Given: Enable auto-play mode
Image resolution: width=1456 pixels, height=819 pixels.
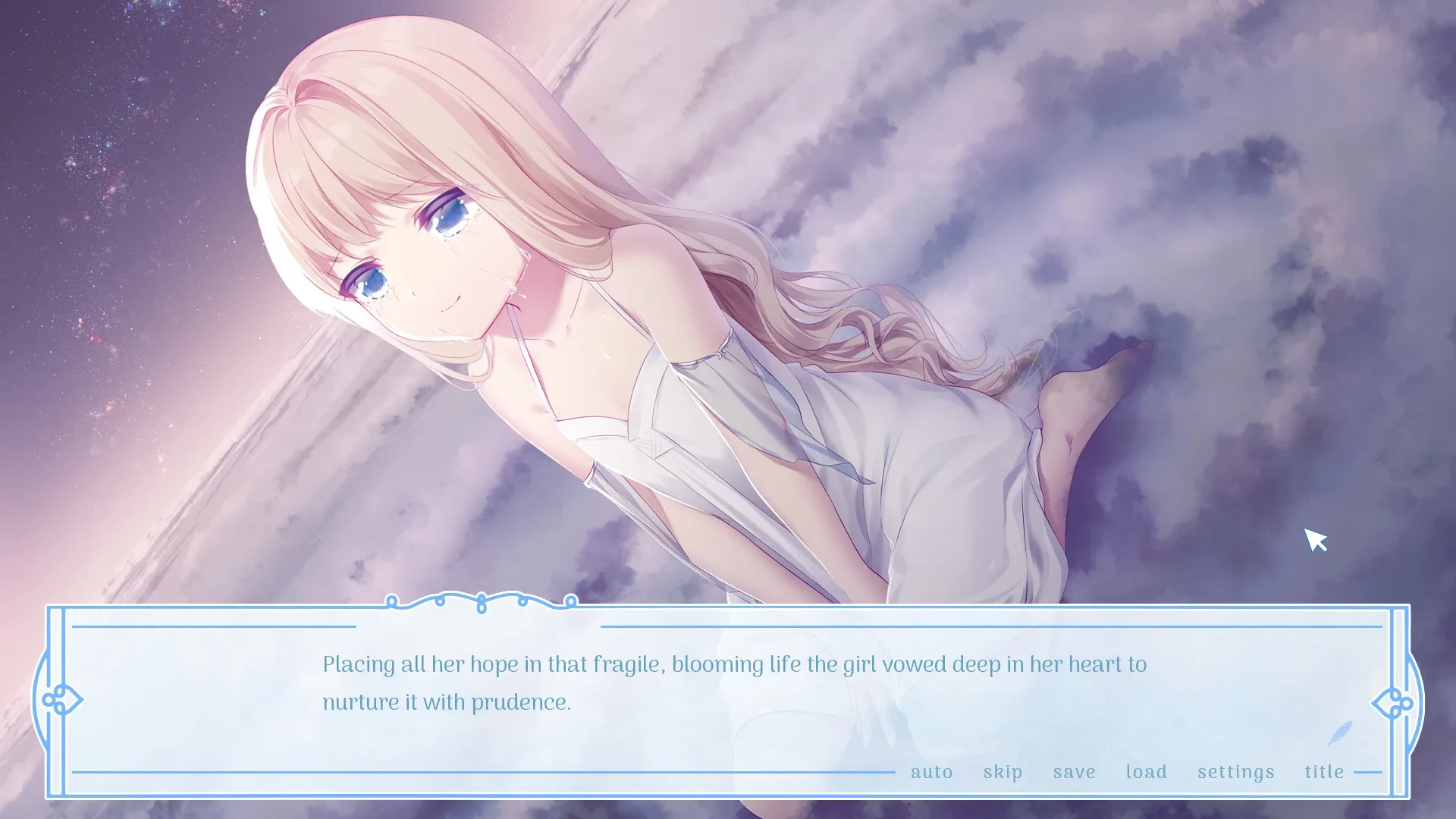Looking at the screenshot, I should pyautogui.click(x=931, y=771).
